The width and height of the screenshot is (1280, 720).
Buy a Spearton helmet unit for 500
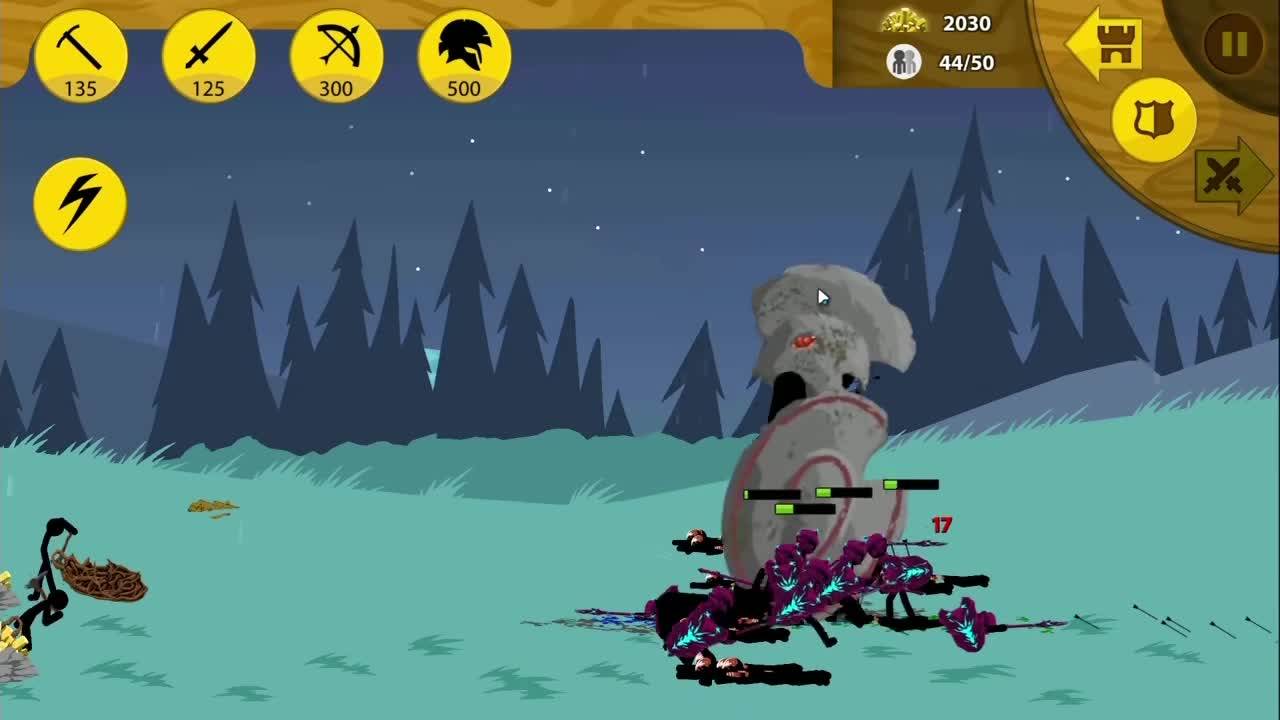coord(464,56)
